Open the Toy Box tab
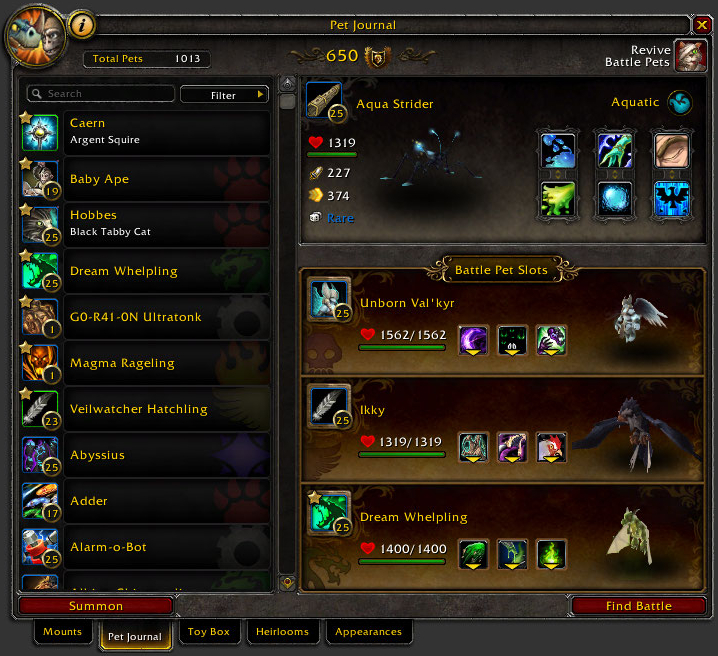This screenshot has height=656, width=718. pyautogui.click(x=209, y=632)
